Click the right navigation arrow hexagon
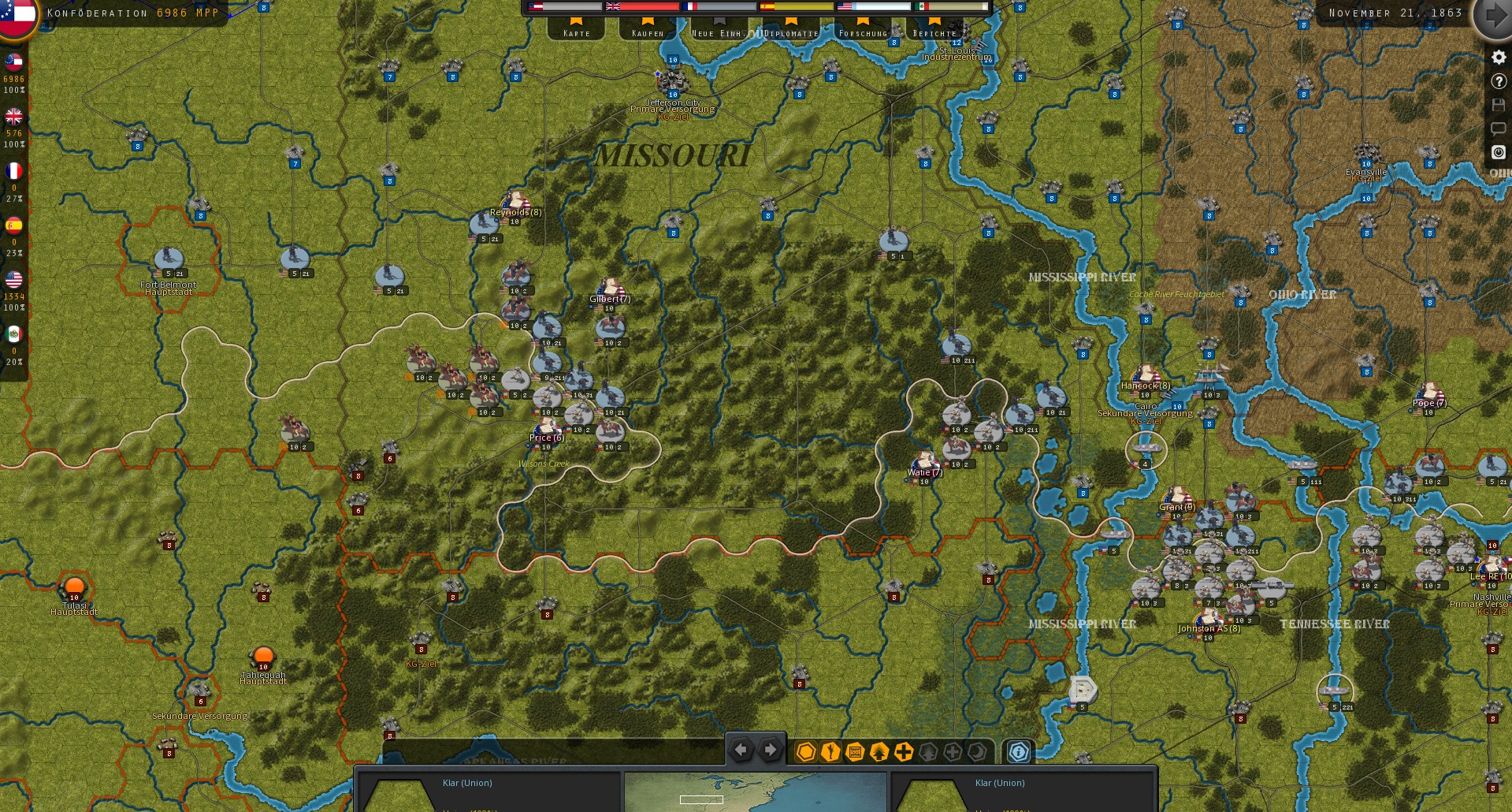1512x812 pixels. point(769,751)
